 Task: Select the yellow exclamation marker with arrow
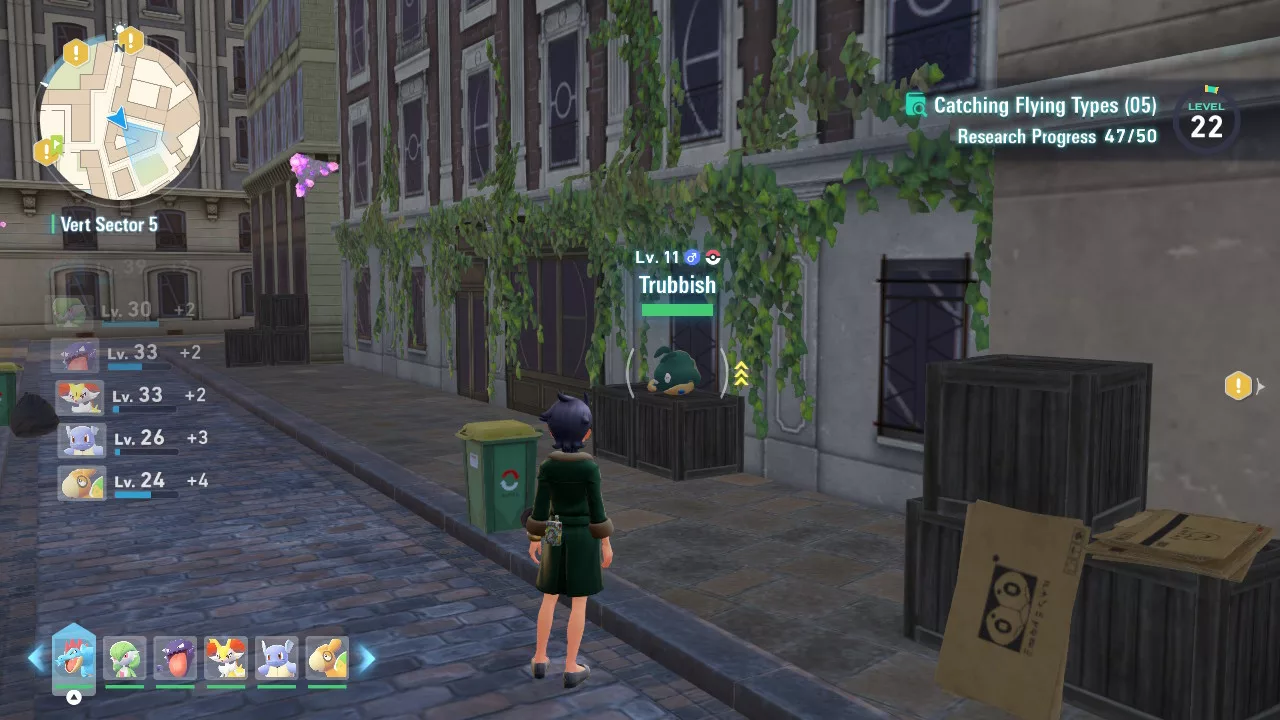point(1240,385)
